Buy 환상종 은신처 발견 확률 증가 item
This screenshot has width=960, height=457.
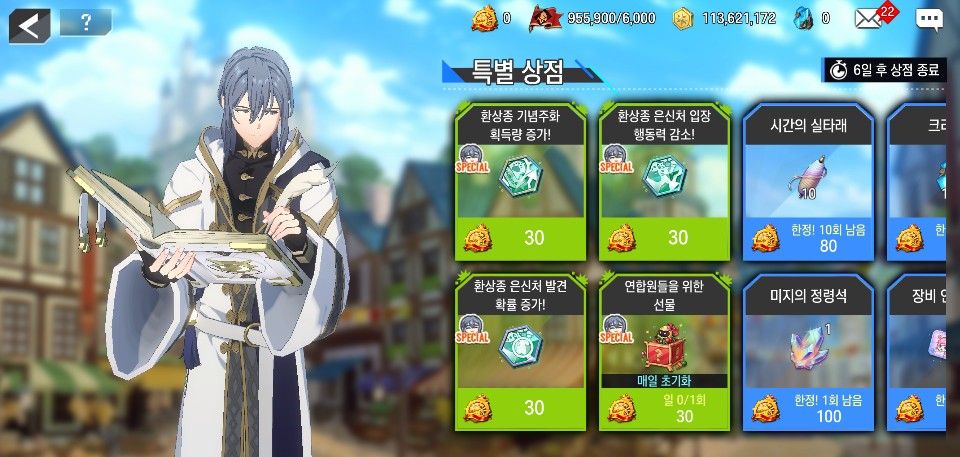[519, 350]
